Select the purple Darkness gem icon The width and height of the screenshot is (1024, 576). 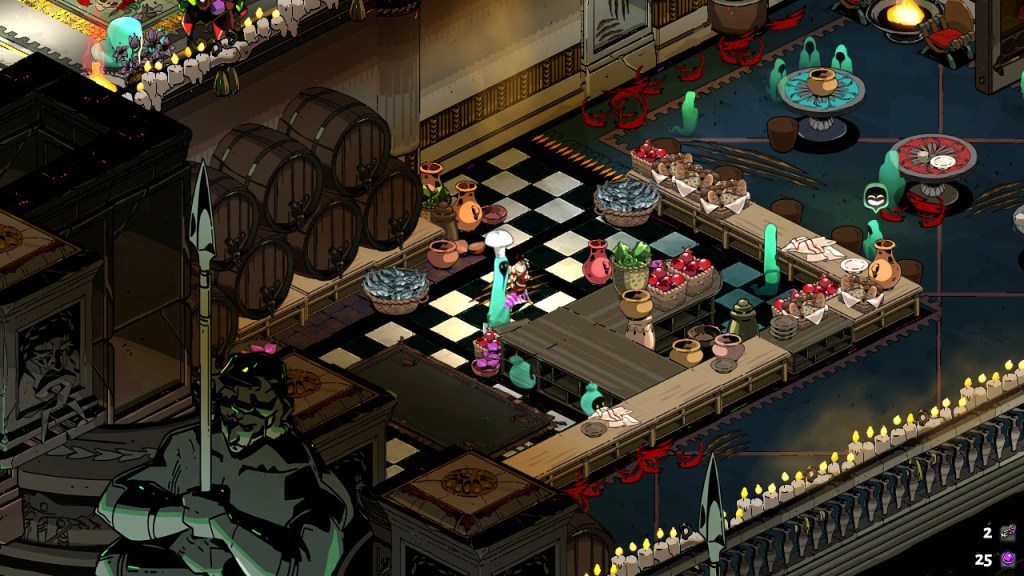coord(1008,560)
